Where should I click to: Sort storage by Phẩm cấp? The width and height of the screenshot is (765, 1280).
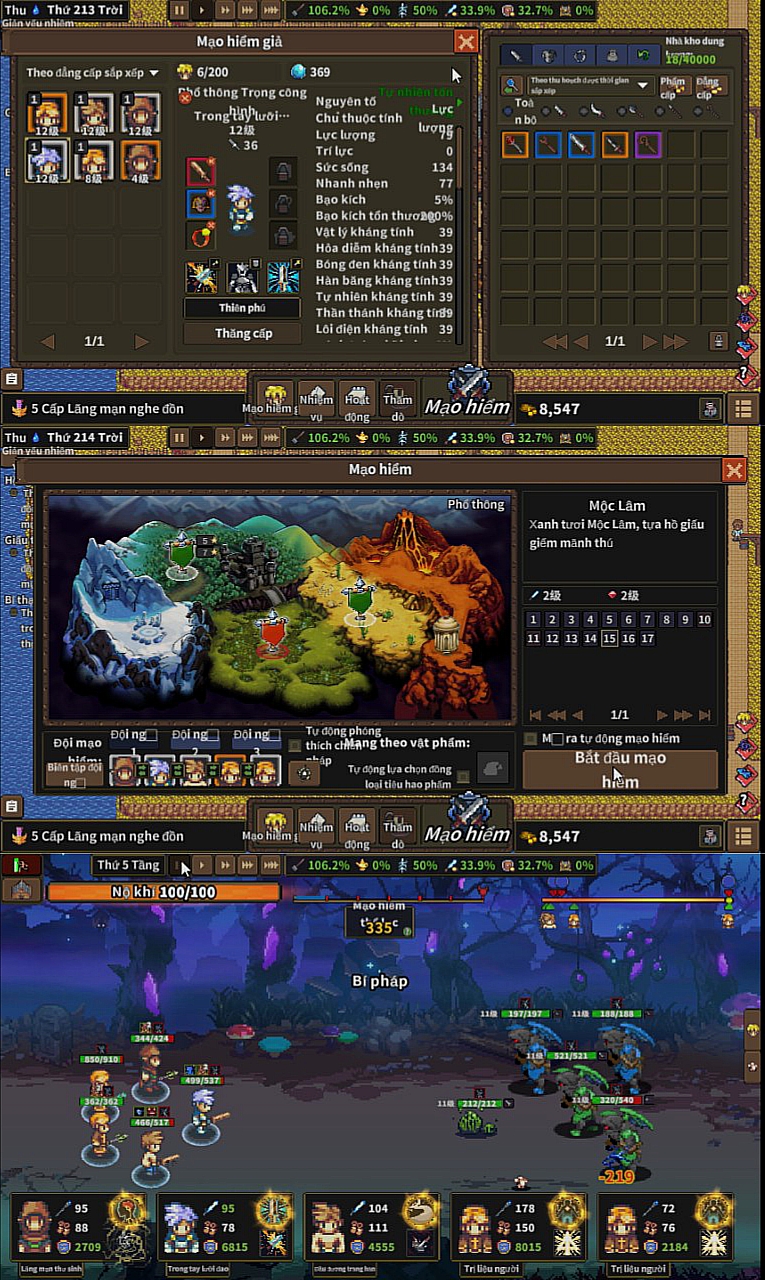coord(674,86)
